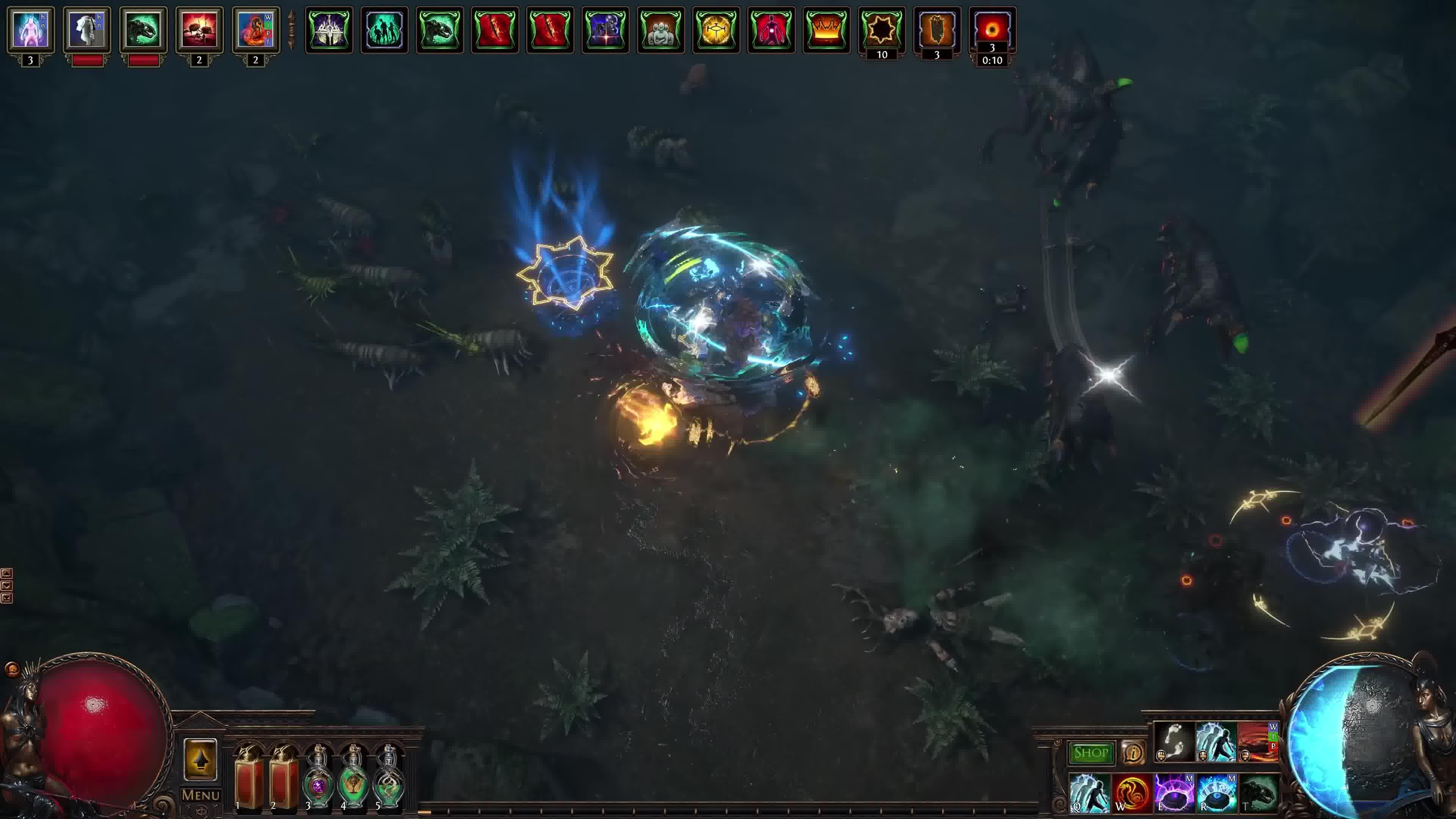This screenshot has width=1456, height=819.
Task: Click the three hooded figures buff icon
Action: point(660,30)
